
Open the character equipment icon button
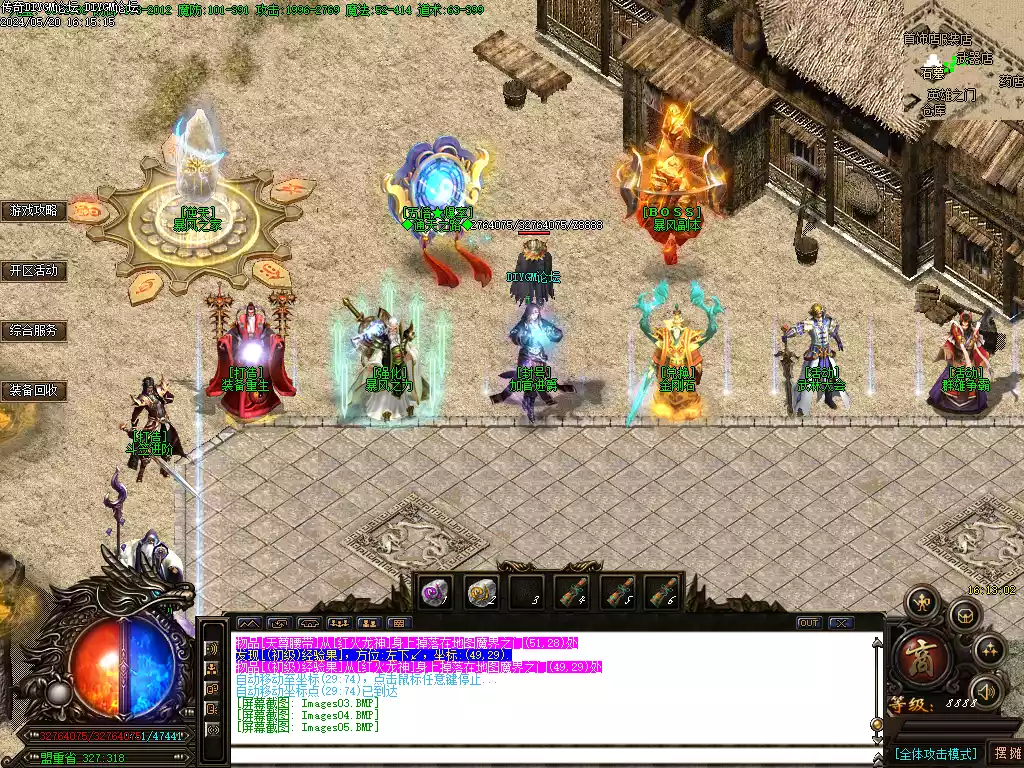[920, 602]
